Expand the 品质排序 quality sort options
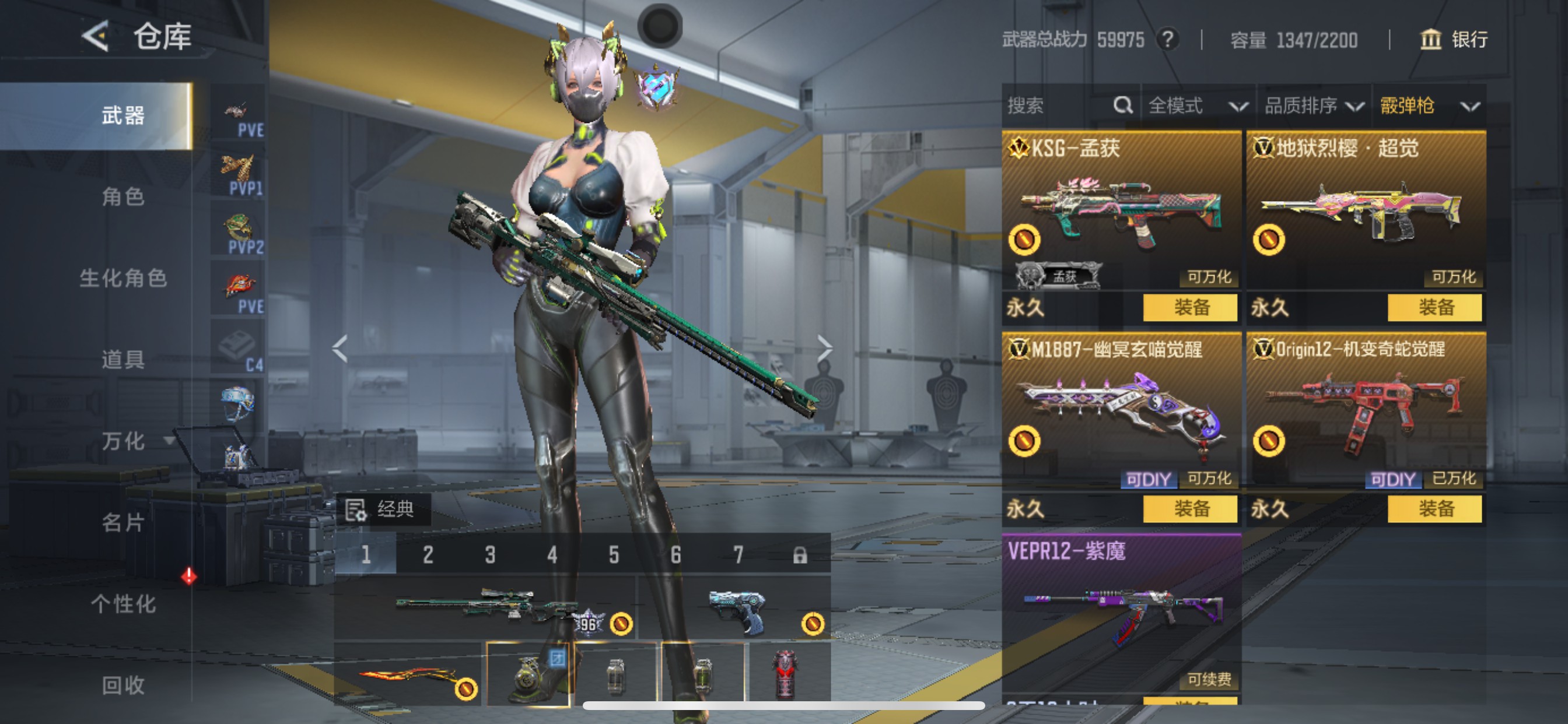1568x724 pixels. point(1315,106)
